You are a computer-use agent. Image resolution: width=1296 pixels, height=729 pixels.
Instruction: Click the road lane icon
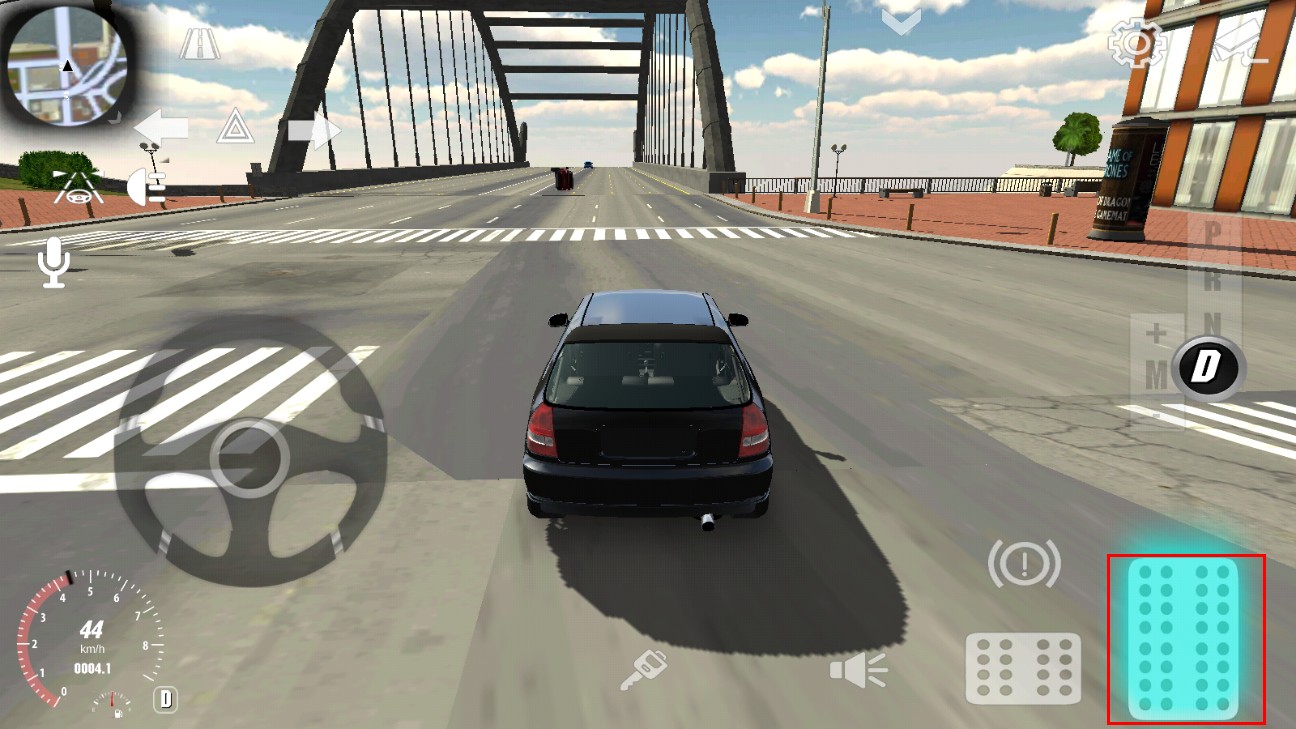(200, 44)
